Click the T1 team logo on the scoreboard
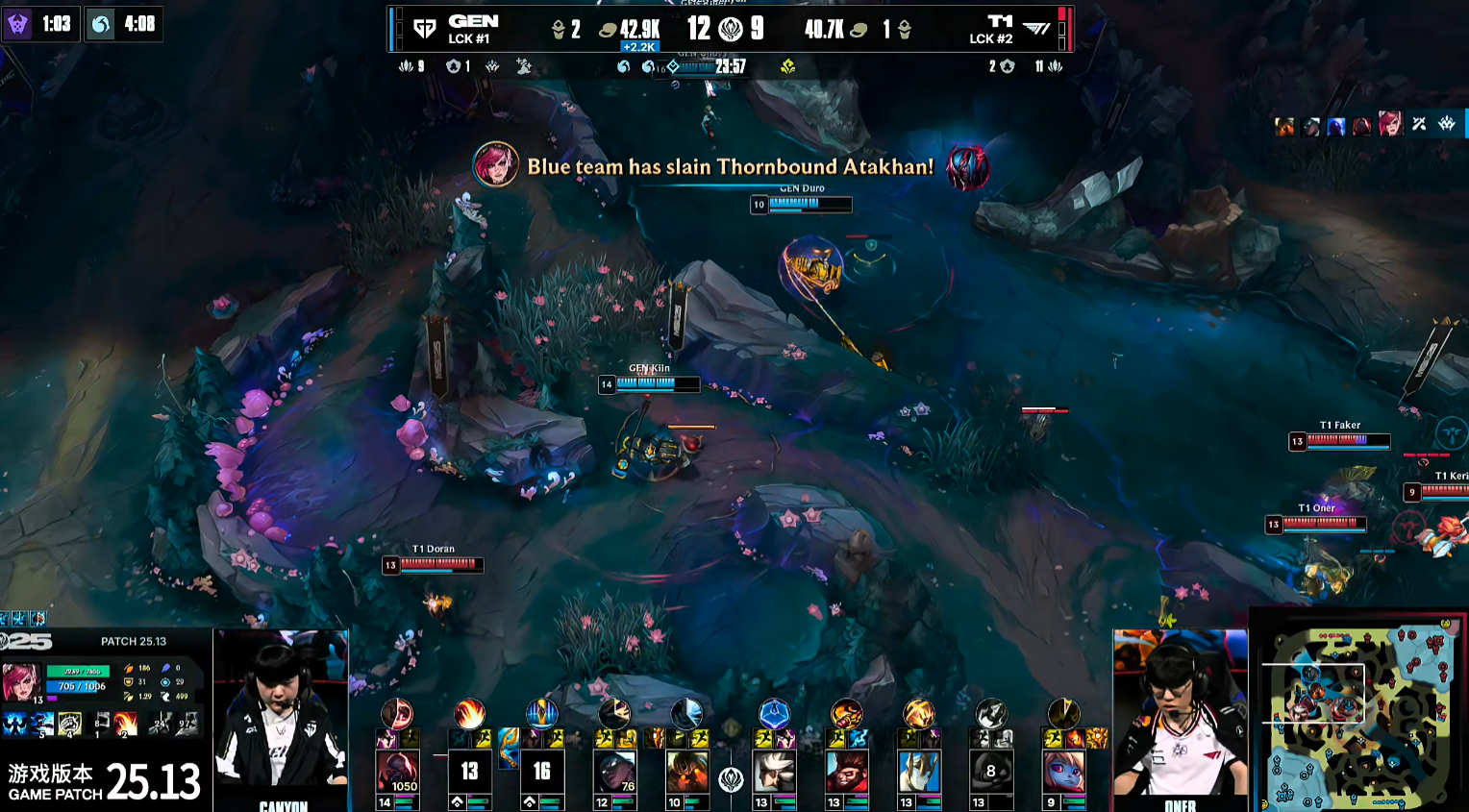The width and height of the screenshot is (1469, 812). point(1036,29)
